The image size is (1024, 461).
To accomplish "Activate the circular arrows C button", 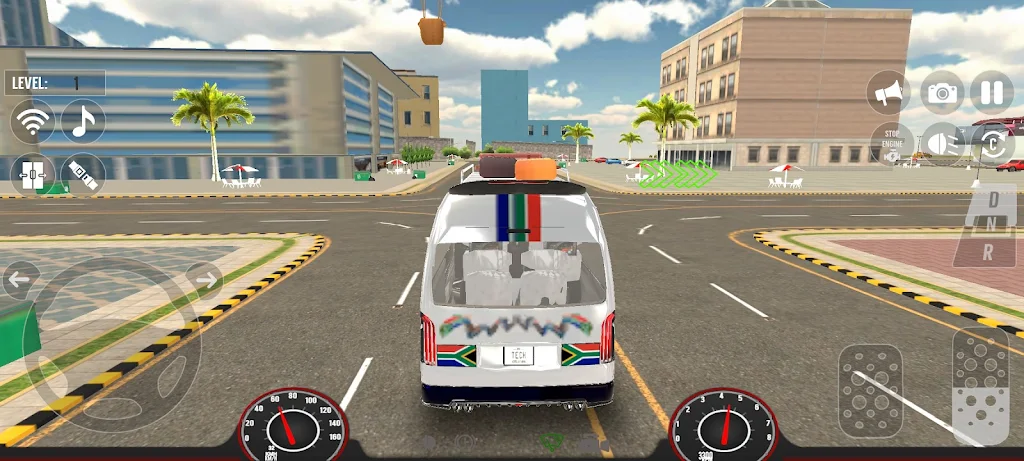I will coord(992,144).
